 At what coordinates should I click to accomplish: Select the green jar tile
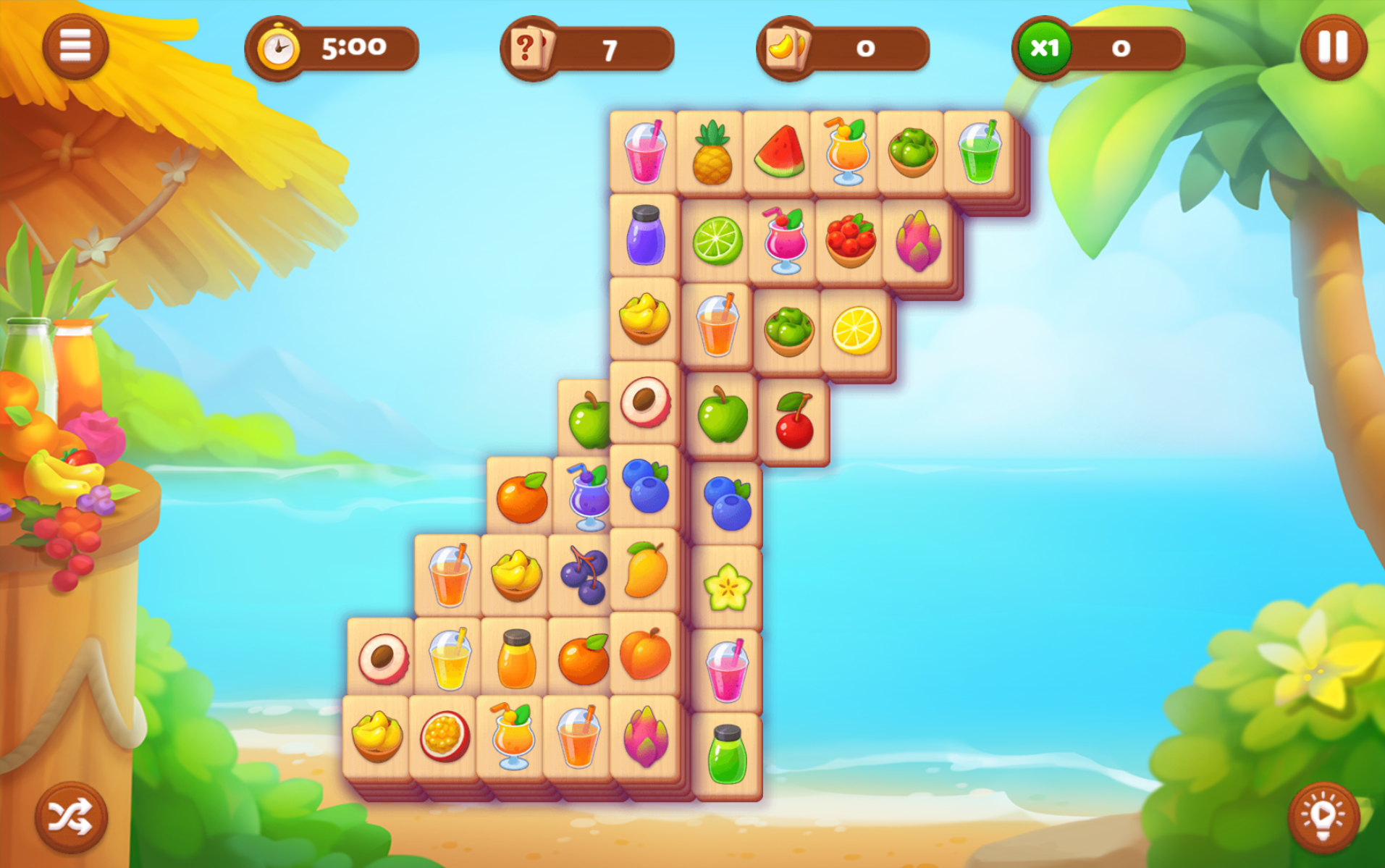(727, 755)
